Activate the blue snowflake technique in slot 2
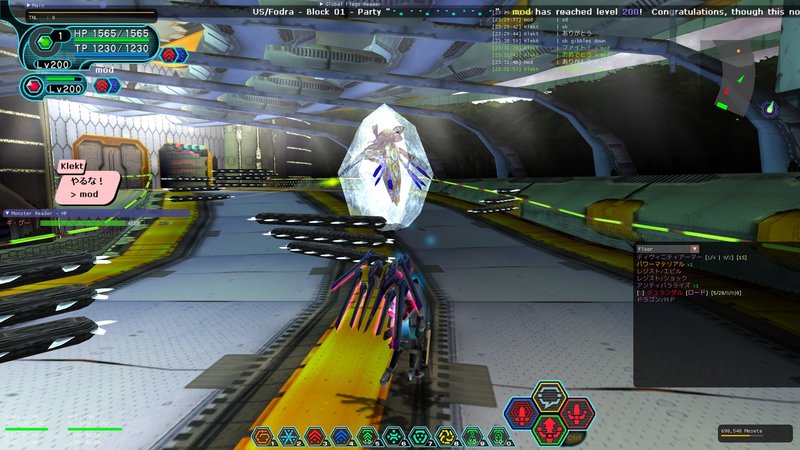 (x=289, y=436)
